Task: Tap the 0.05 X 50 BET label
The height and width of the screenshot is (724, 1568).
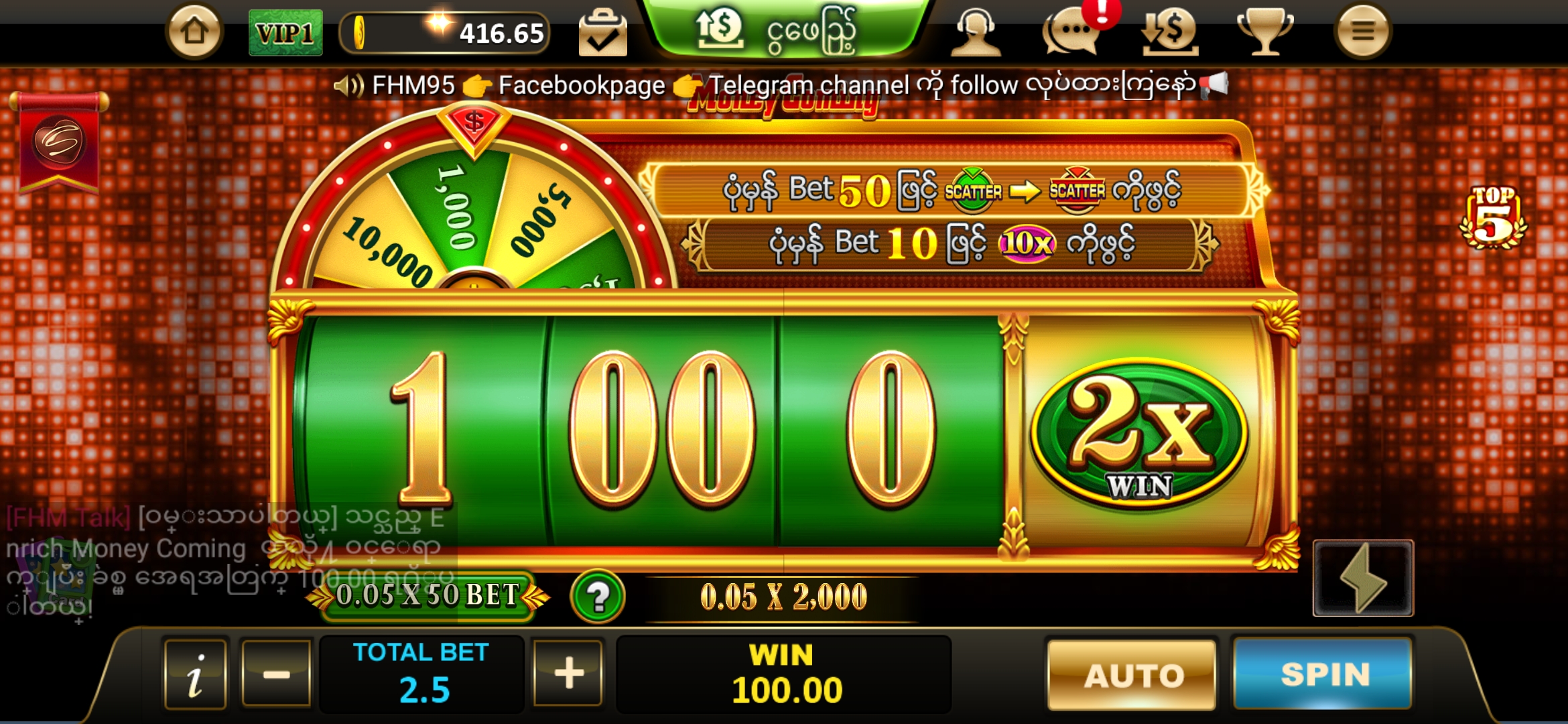Action: (427, 595)
